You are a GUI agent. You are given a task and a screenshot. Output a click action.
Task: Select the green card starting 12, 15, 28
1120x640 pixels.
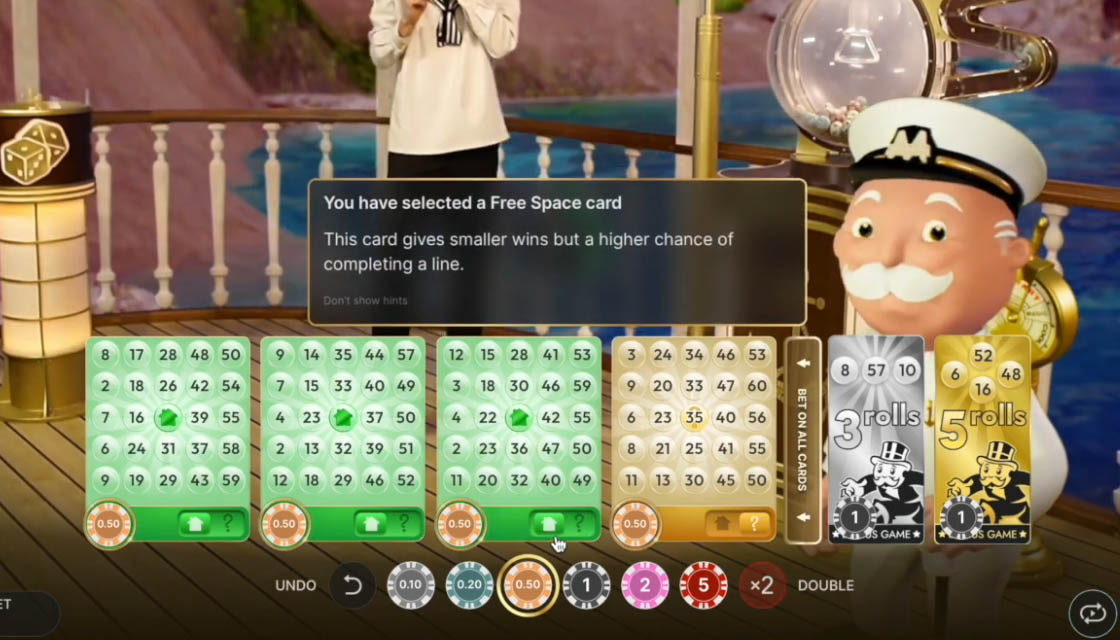(518, 418)
